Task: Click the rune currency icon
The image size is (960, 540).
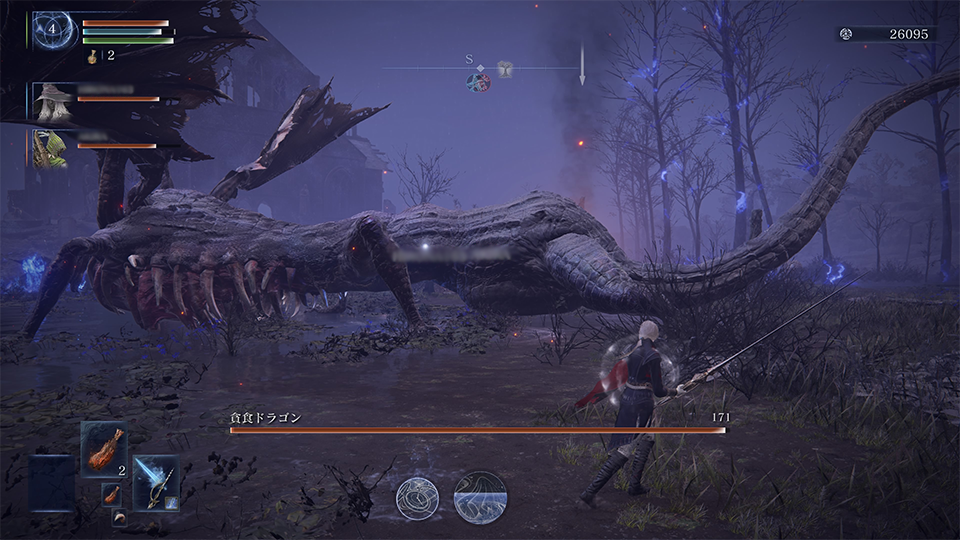Action: pos(846,34)
